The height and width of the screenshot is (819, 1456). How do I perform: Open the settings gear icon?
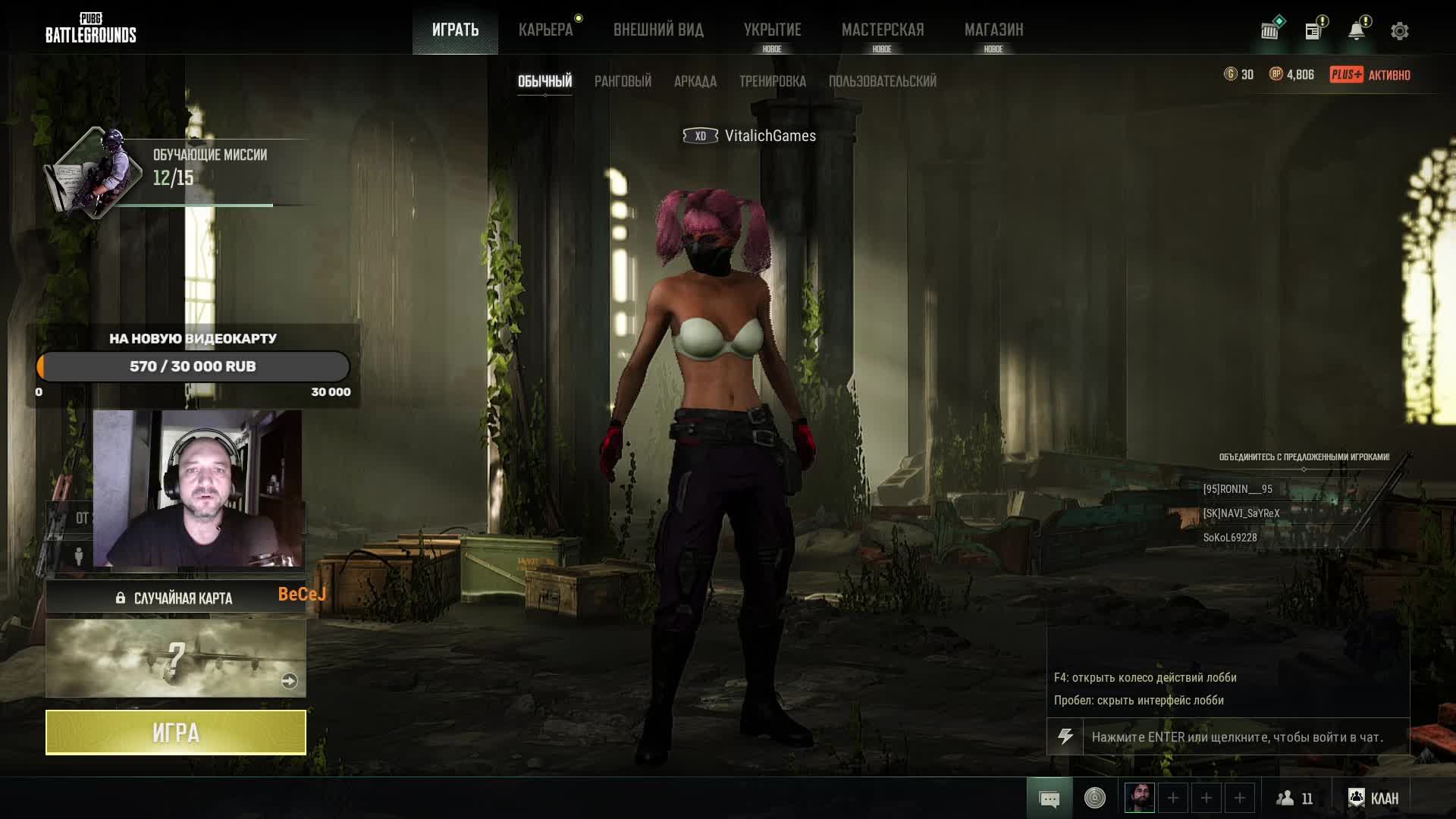[x=1399, y=31]
